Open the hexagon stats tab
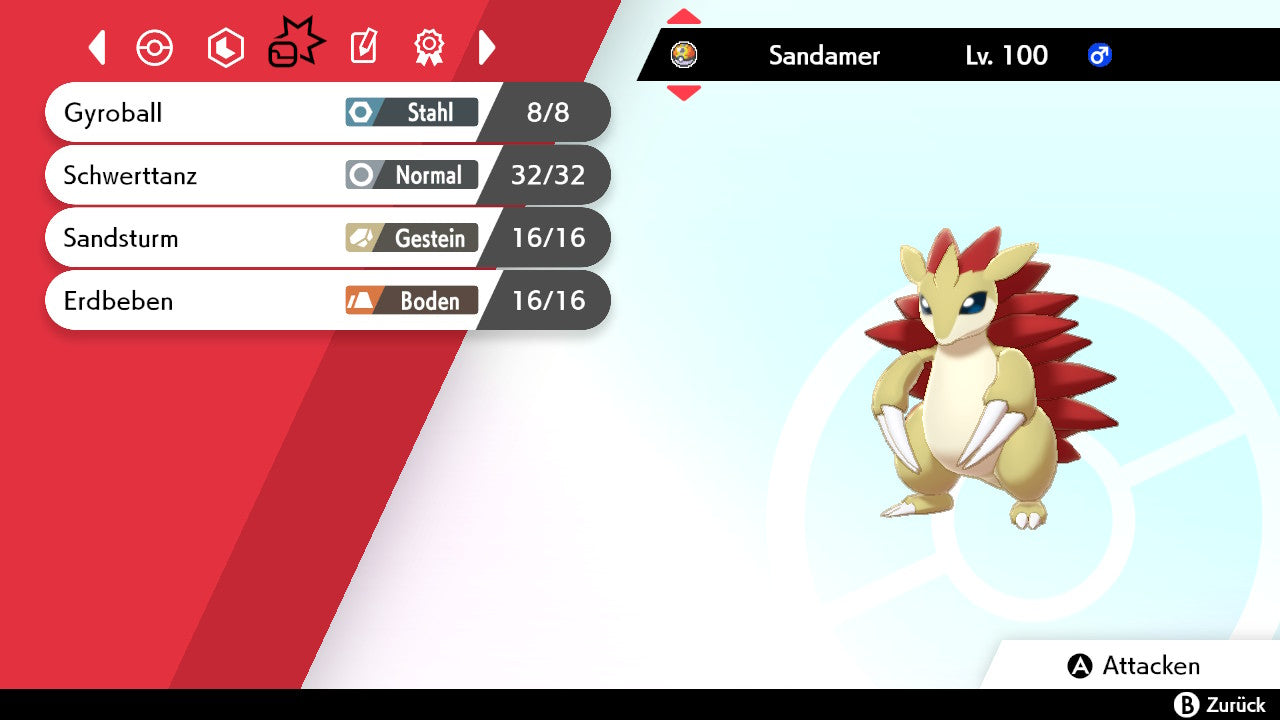 225,48
